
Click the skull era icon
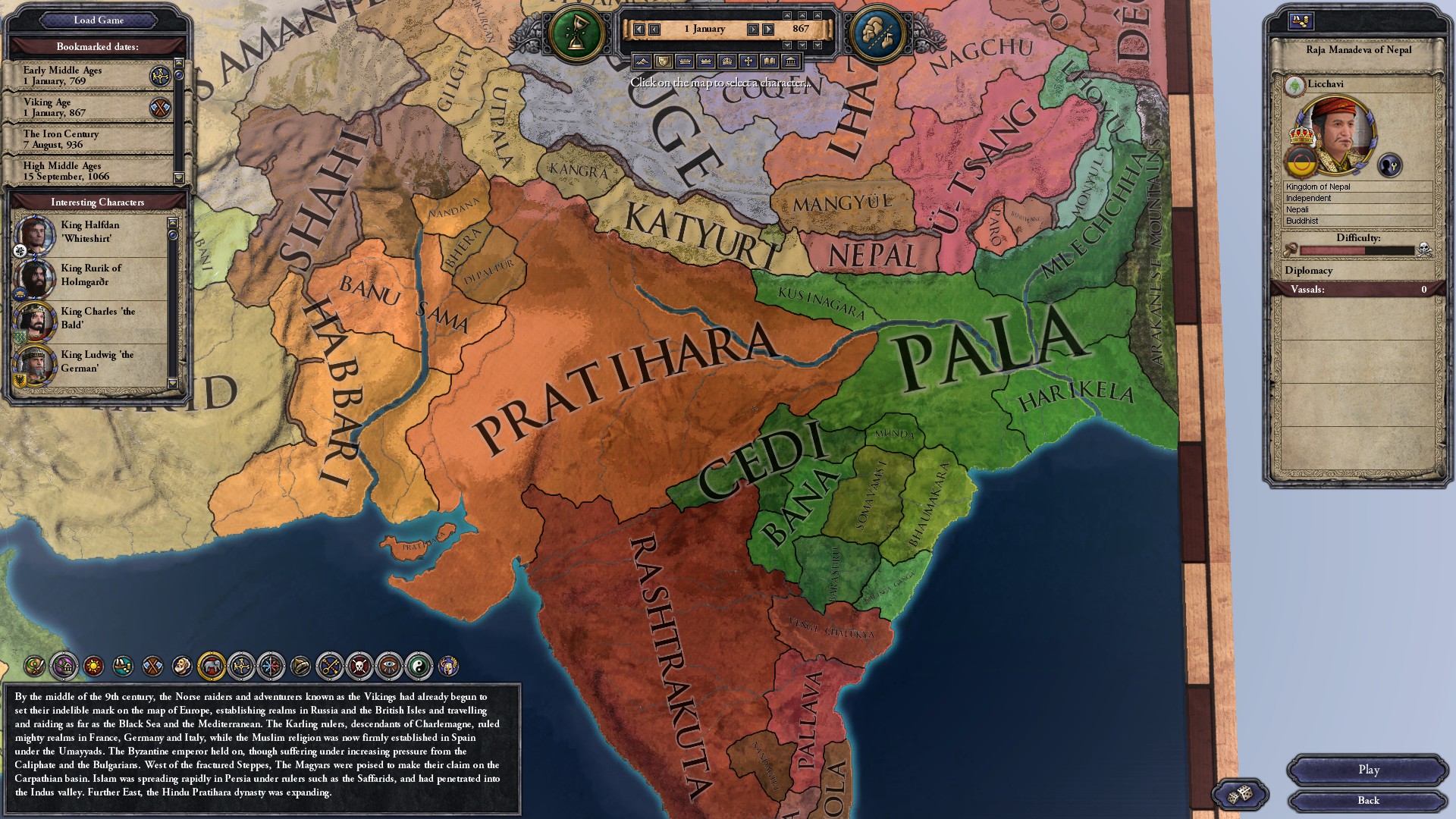point(359,666)
